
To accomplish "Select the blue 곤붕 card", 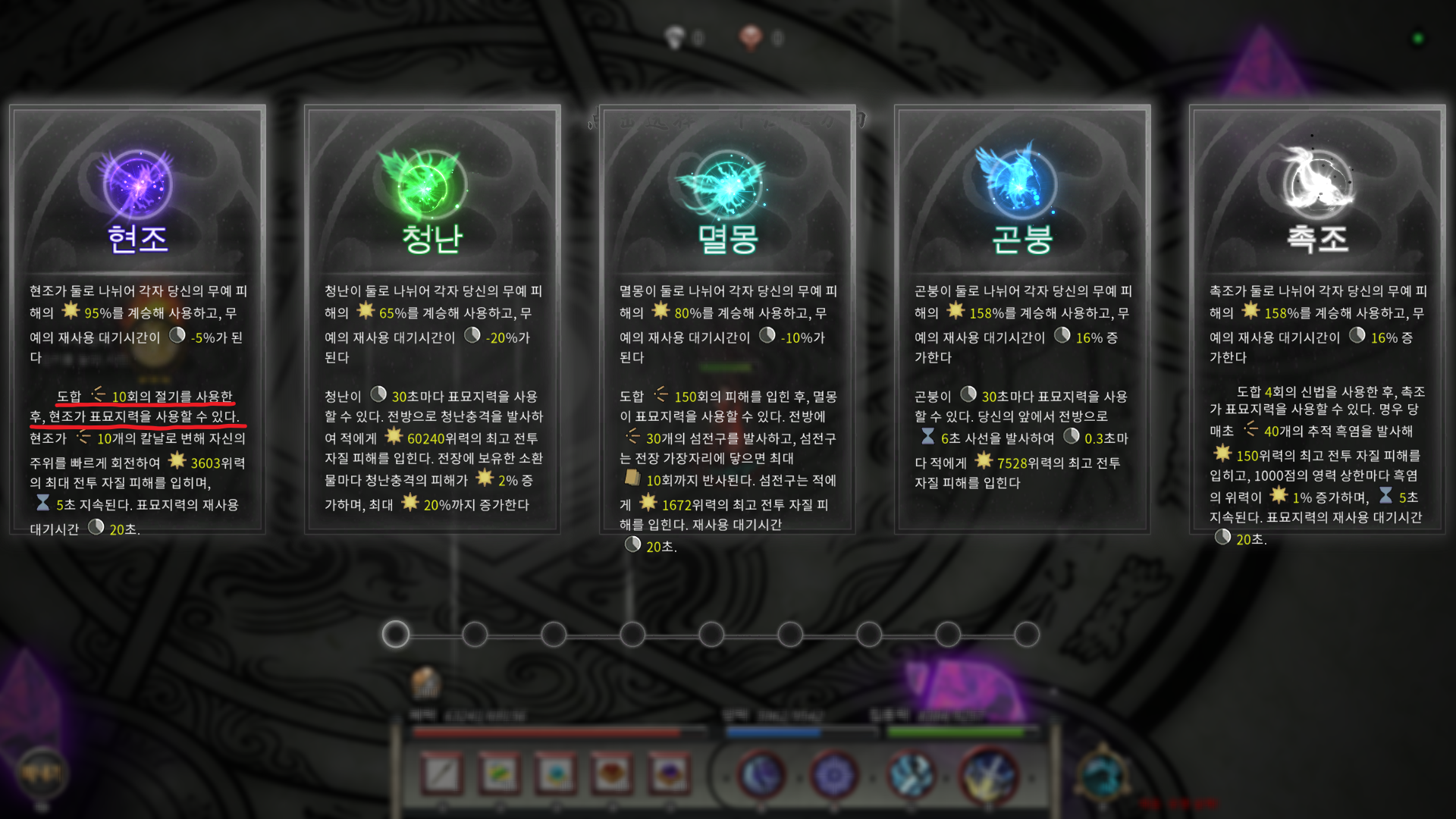I will click(1022, 318).
